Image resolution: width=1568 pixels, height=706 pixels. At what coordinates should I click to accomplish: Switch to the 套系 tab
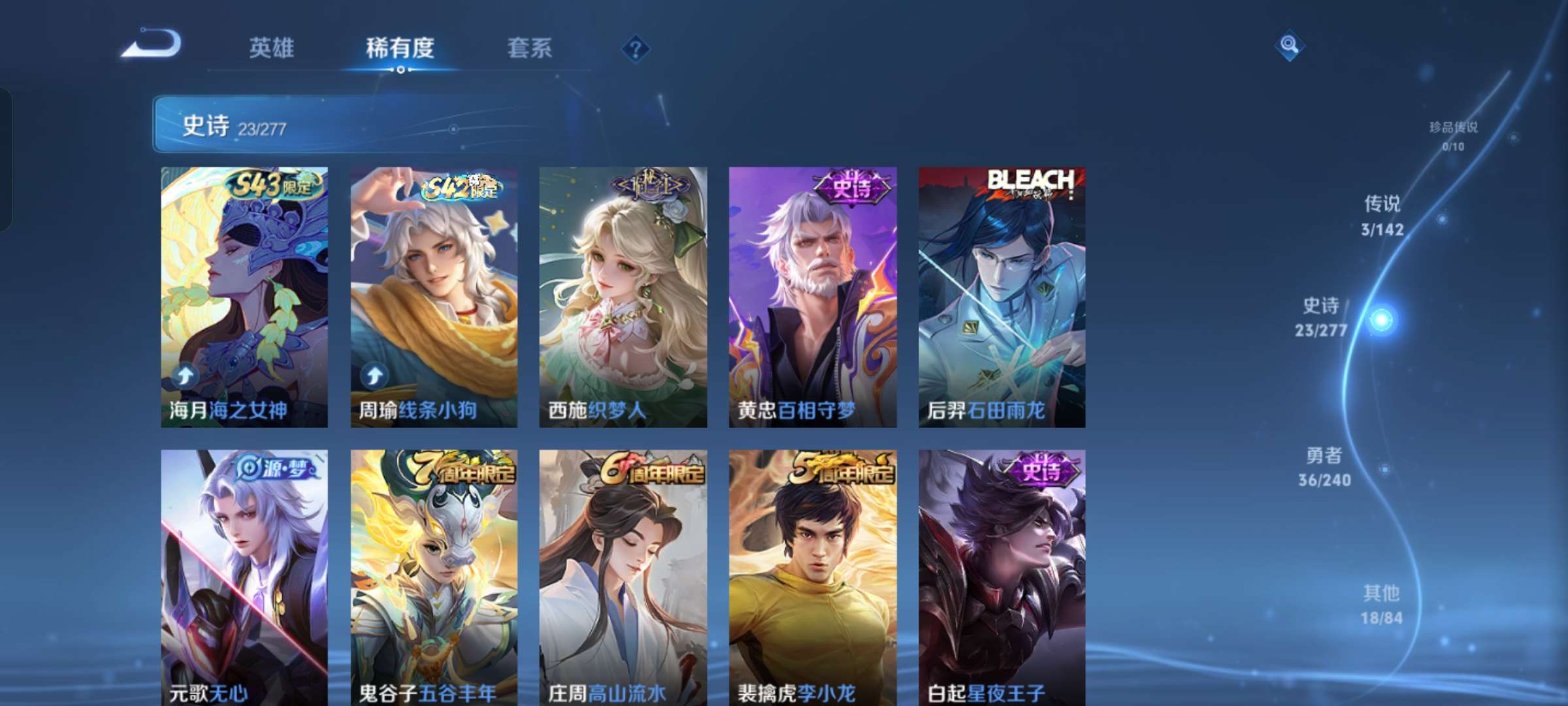click(530, 48)
